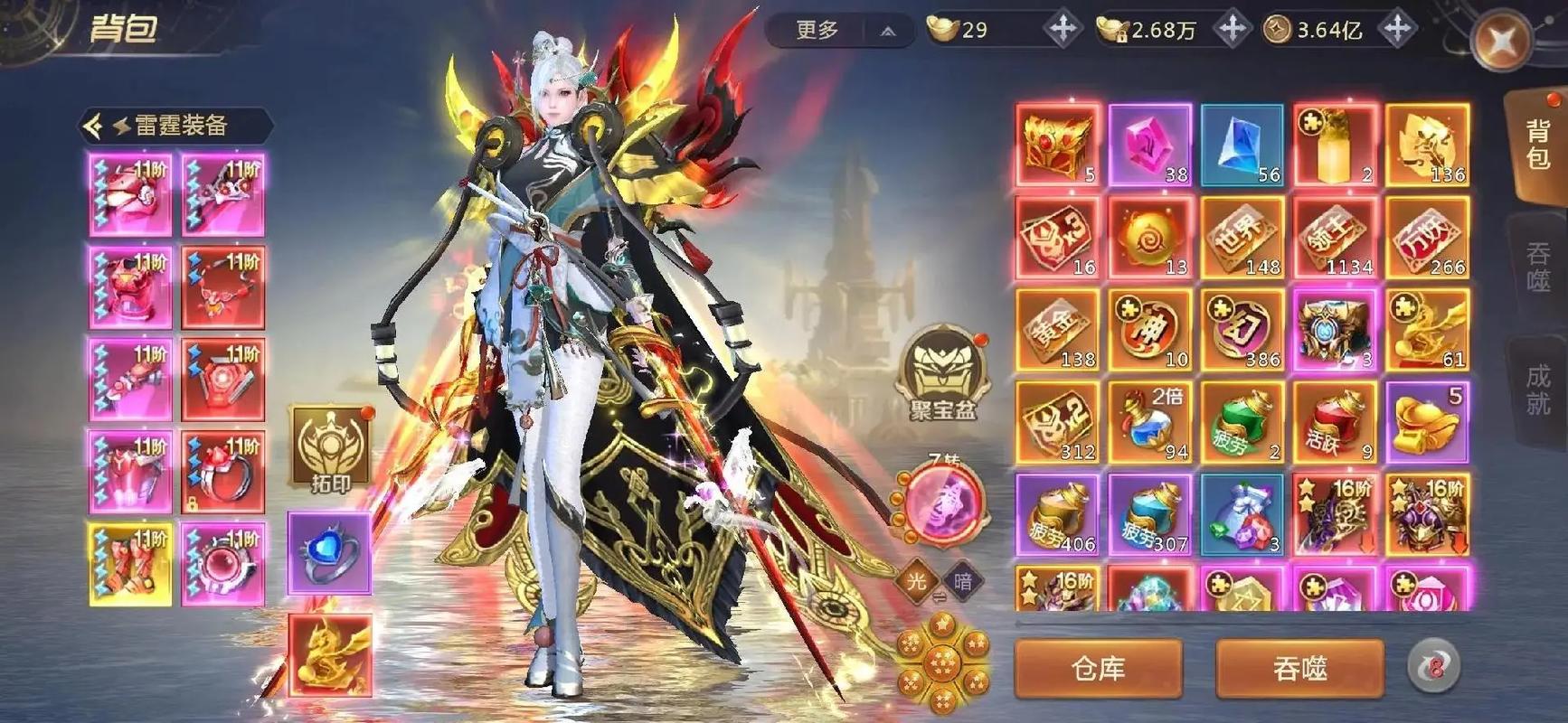Select the blue heart ring slot

tap(329, 552)
